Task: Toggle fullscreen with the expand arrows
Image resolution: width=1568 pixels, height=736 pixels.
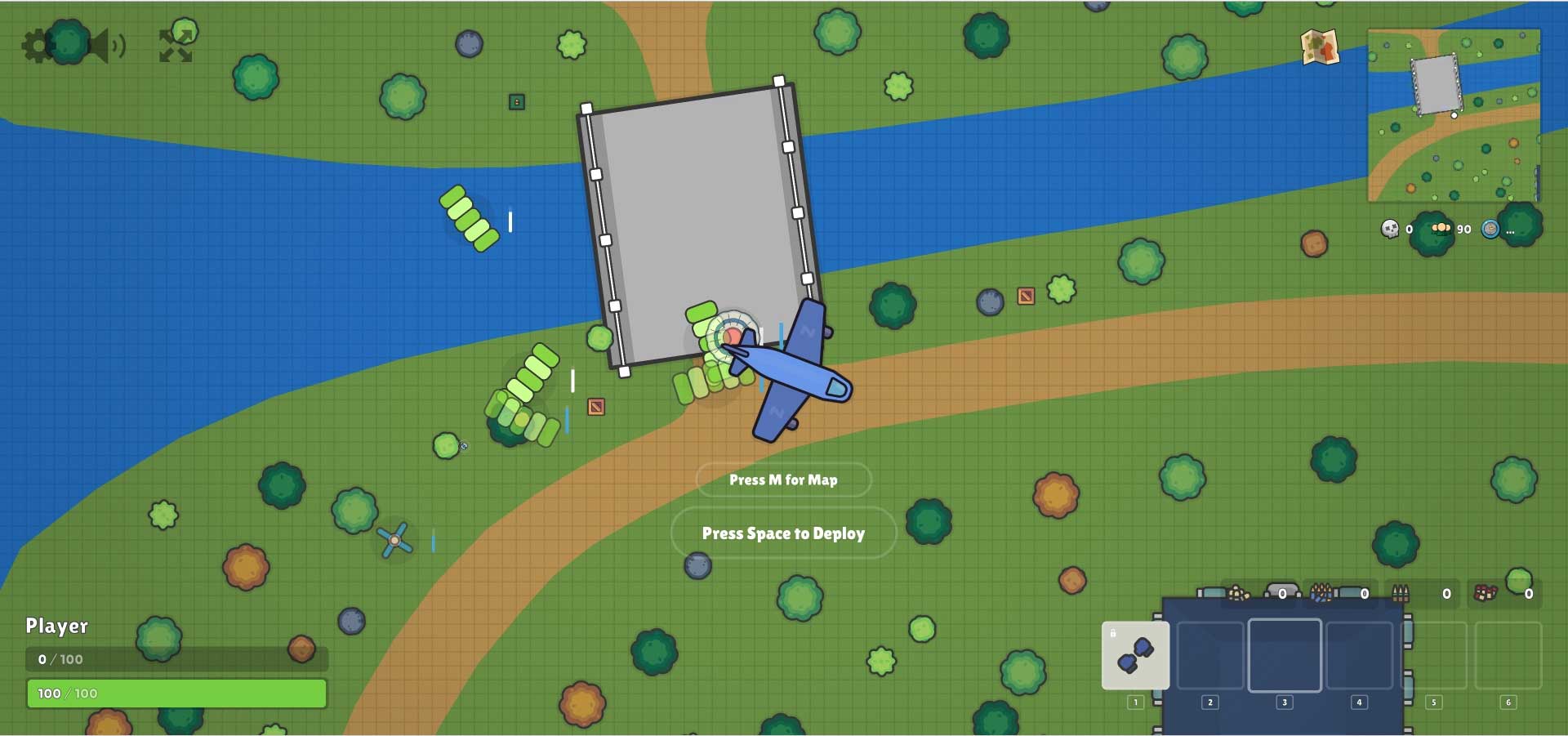Action: pos(176,45)
